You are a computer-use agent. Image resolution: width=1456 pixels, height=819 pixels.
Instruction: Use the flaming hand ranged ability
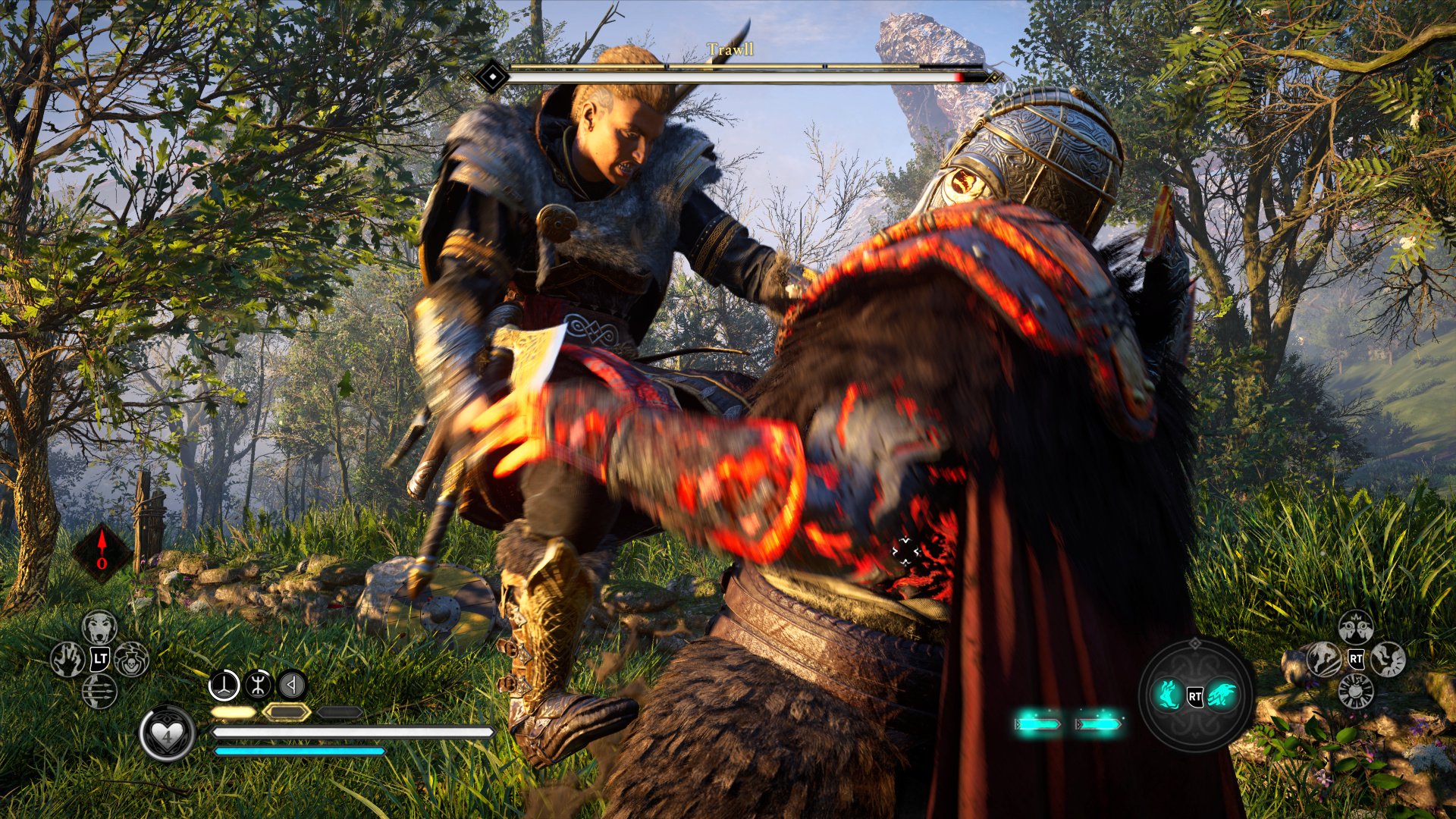pos(67,659)
